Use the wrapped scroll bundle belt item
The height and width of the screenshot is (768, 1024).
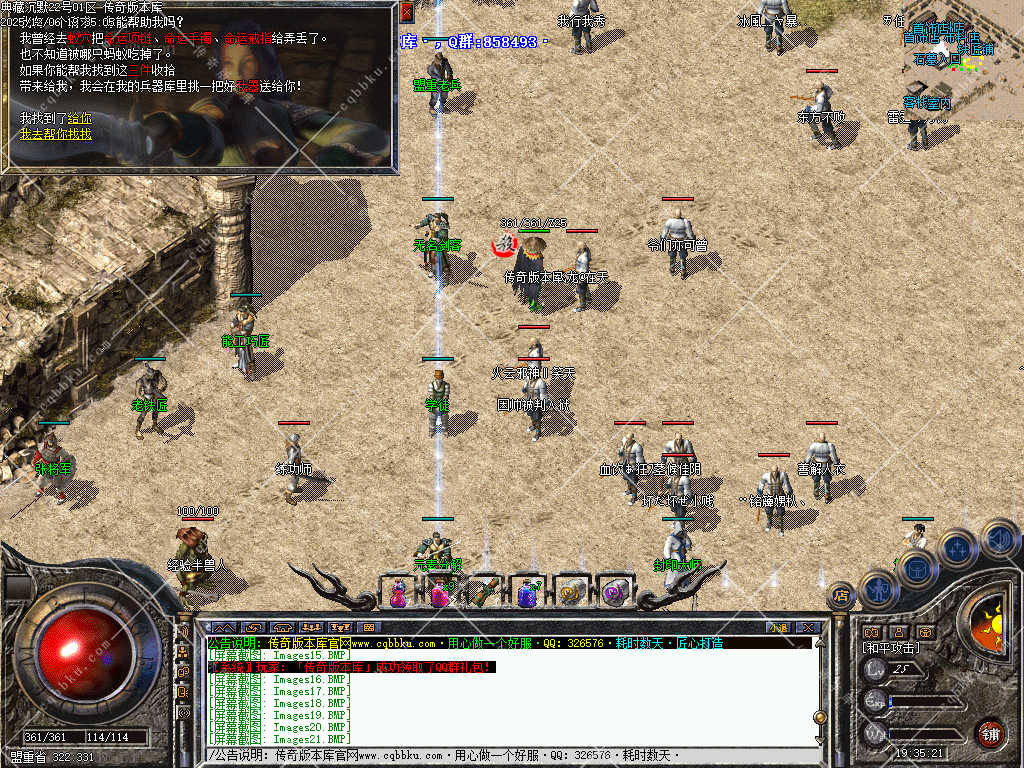pos(485,593)
